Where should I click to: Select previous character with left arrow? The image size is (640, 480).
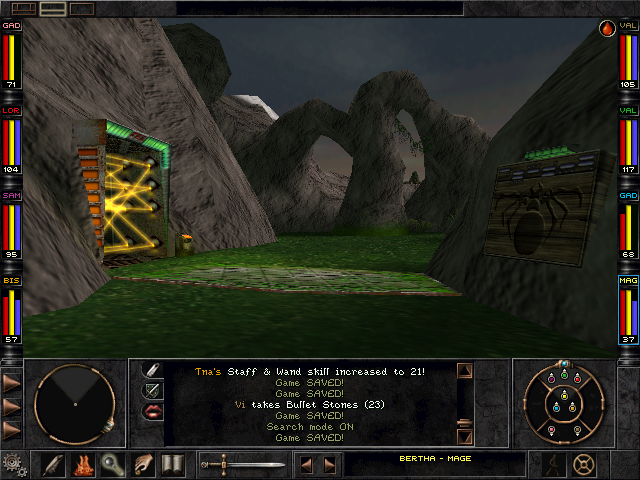(308, 465)
